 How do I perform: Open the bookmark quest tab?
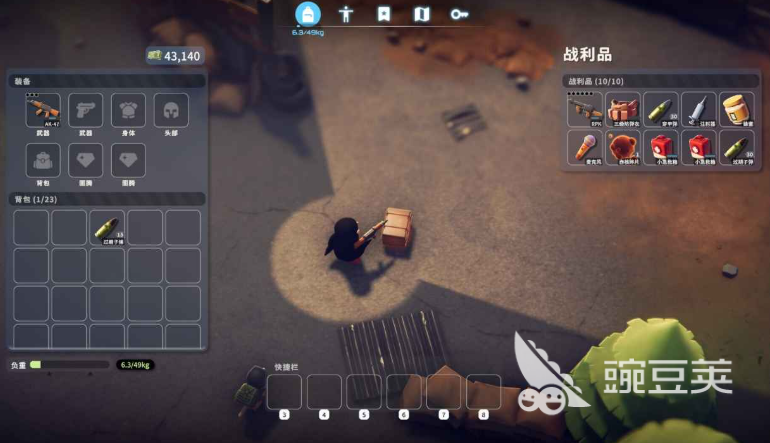pyautogui.click(x=383, y=14)
